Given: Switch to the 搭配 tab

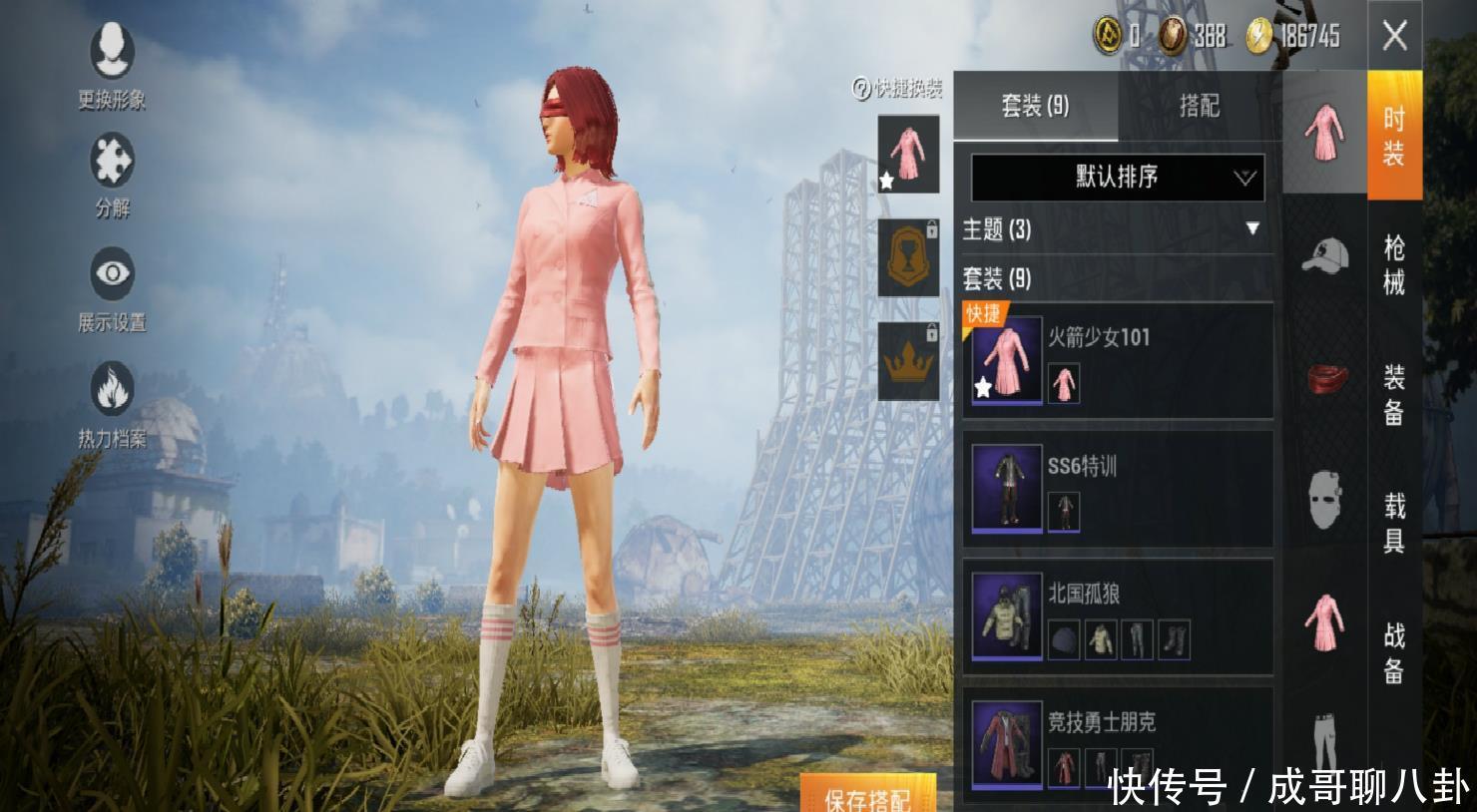Looking at the screenshot, I should [x=1199, y=106].
